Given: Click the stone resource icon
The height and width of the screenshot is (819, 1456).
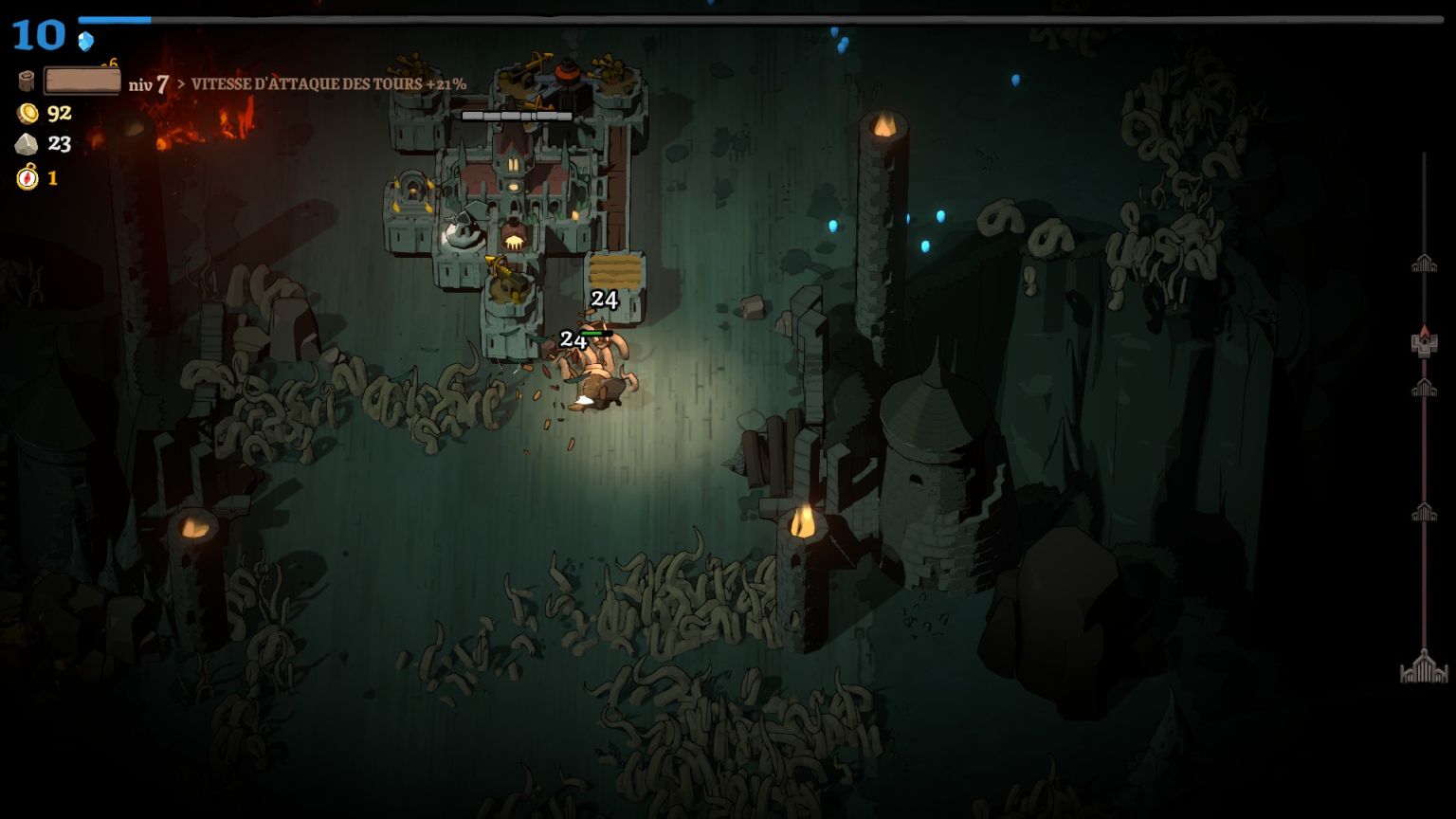Looking at the screenshot, I should 27,144.
